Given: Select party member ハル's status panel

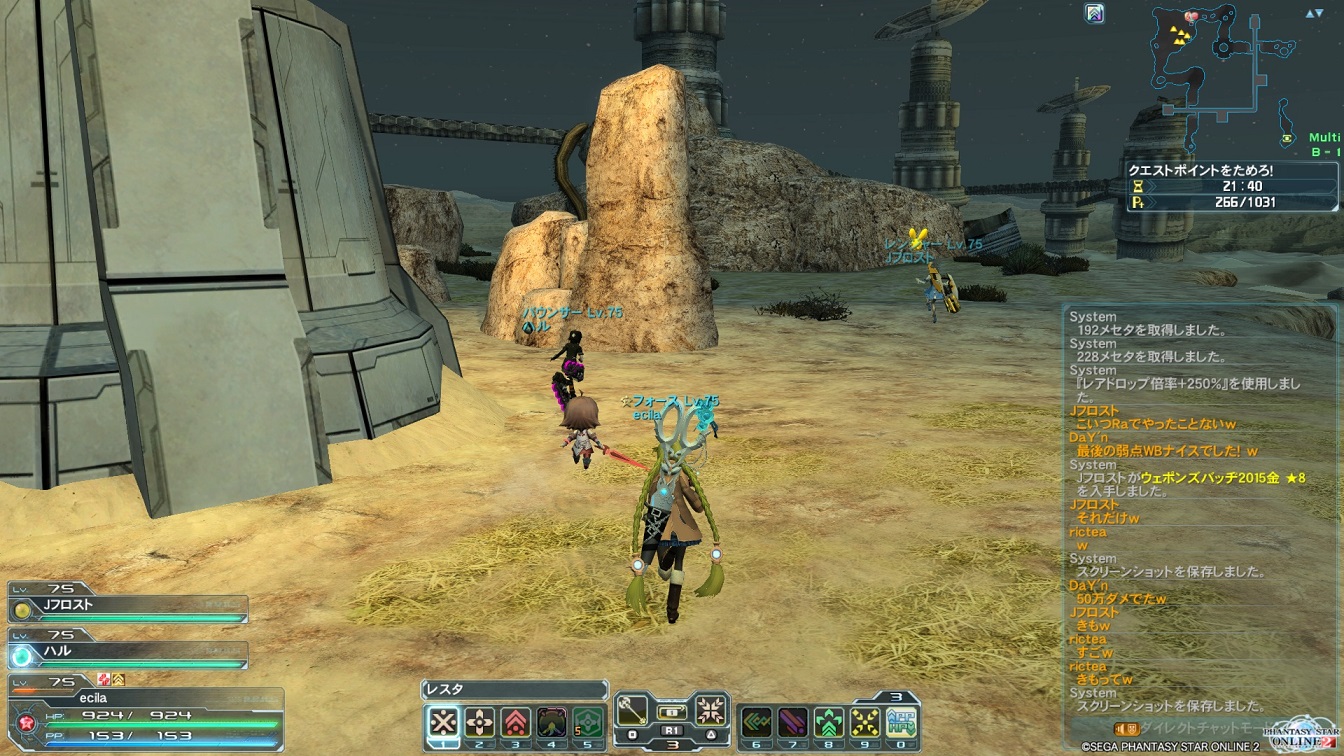Looking at the screenshot, I should [x=128, y=653].
